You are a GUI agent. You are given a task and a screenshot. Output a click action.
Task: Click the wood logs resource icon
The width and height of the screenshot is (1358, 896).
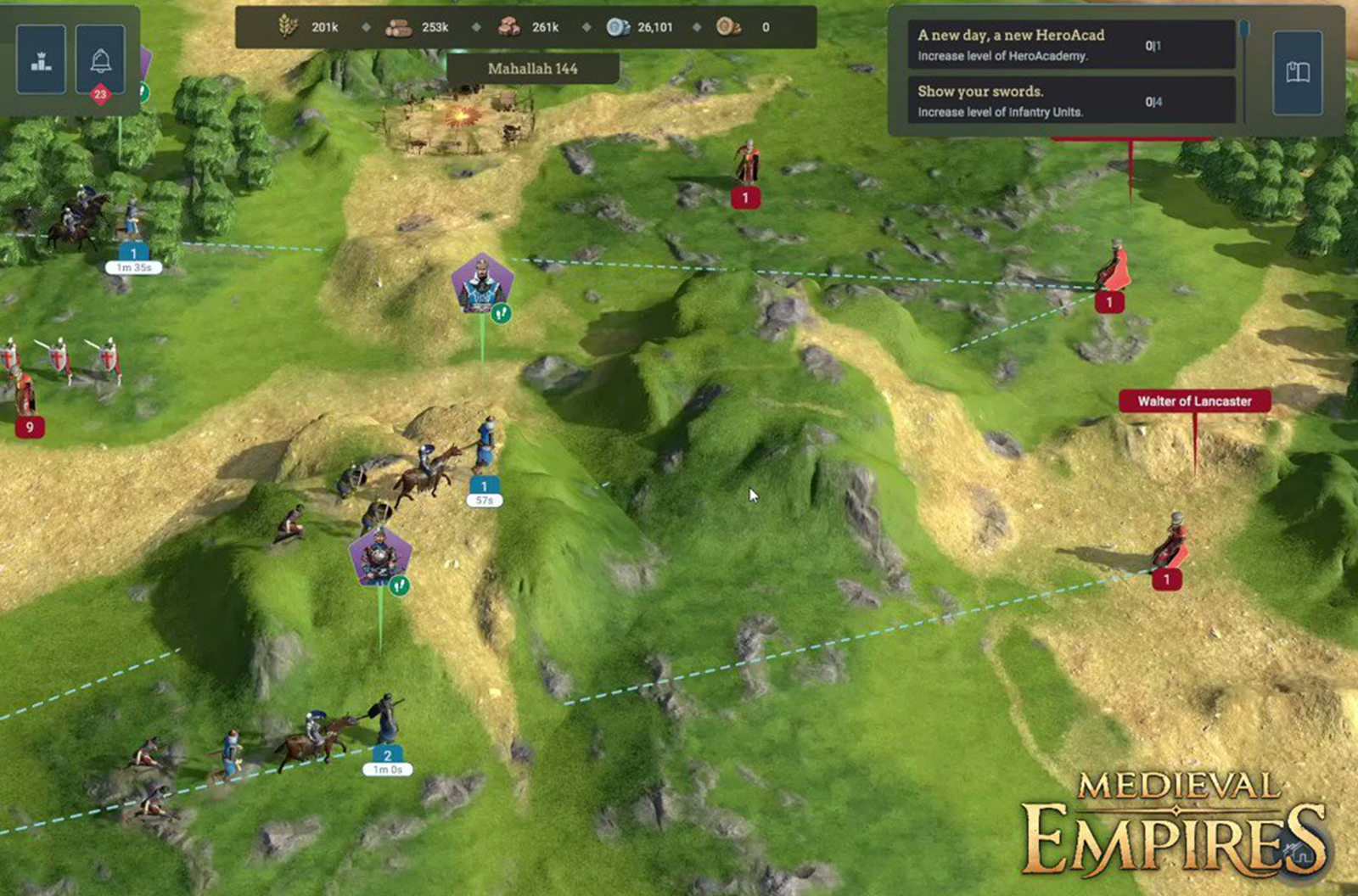(399, 26)
